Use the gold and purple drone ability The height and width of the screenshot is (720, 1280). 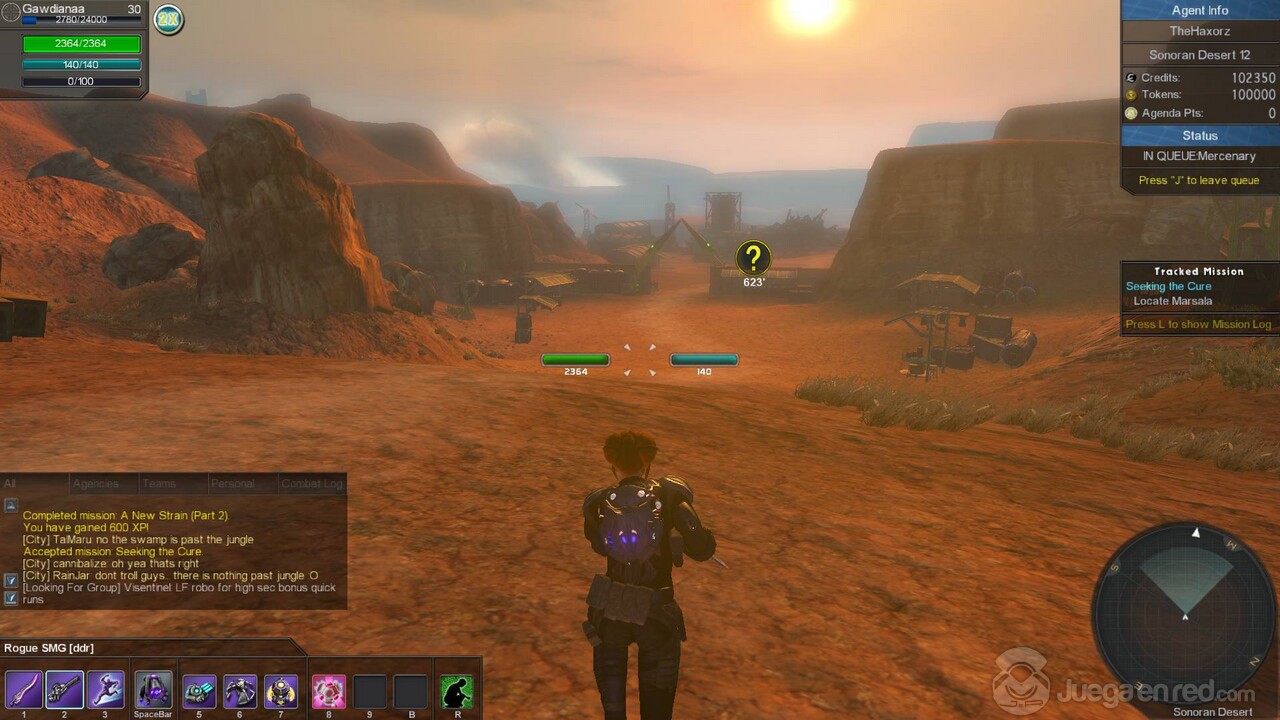(x=280, y=691)
